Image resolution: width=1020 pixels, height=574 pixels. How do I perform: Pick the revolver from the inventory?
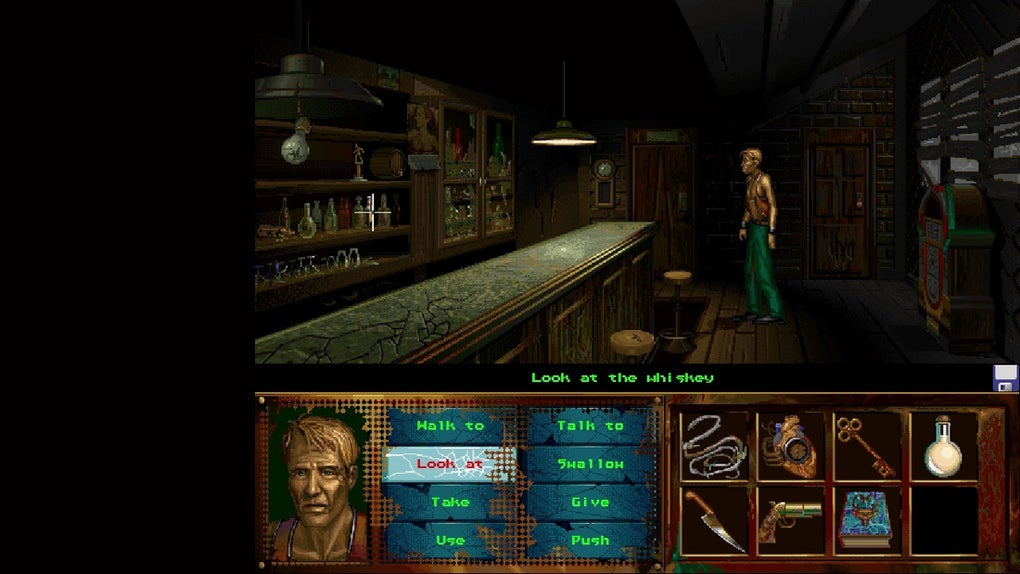(790, 519)
